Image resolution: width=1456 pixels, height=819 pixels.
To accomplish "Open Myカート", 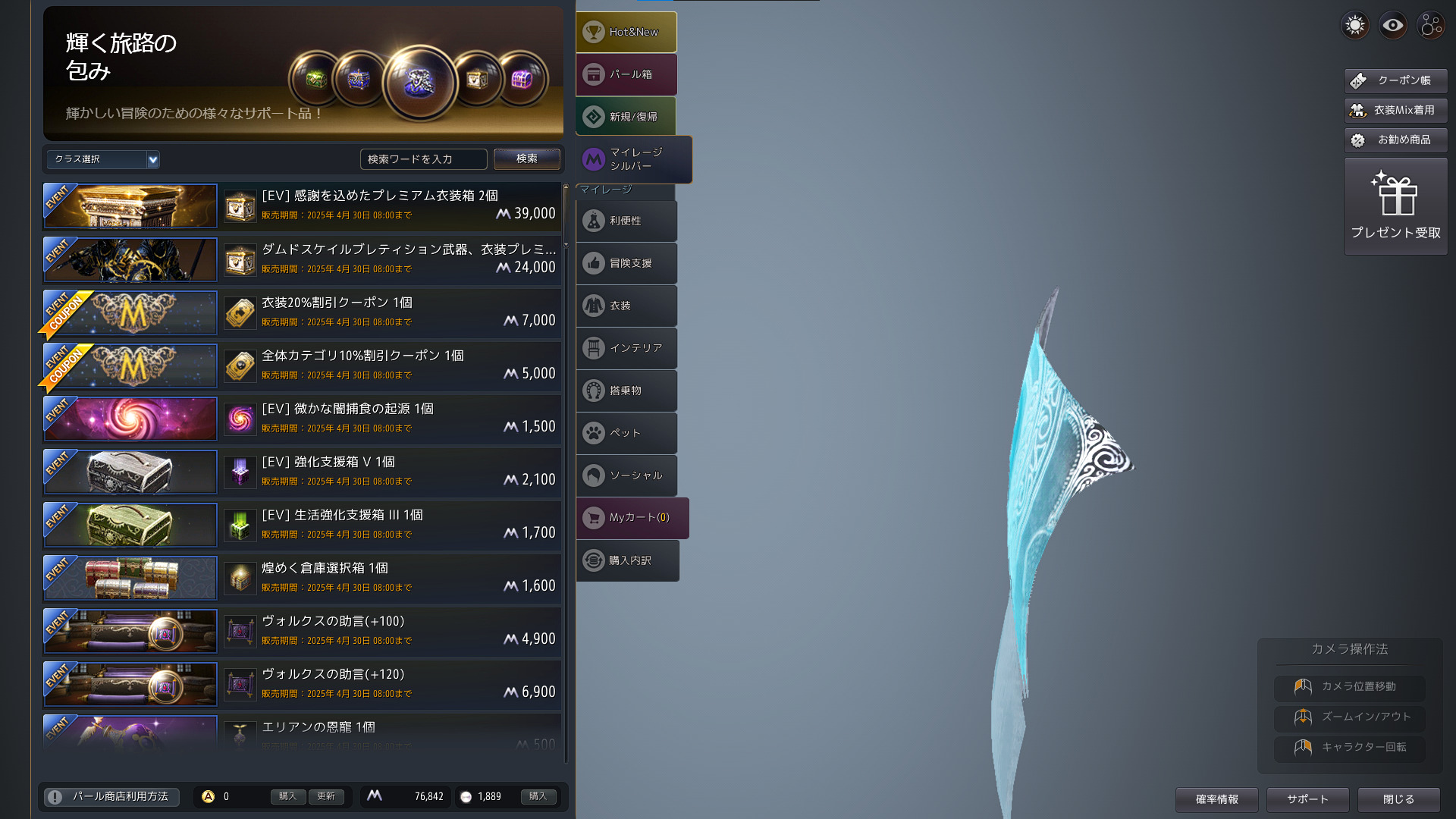I will (632, 518).
